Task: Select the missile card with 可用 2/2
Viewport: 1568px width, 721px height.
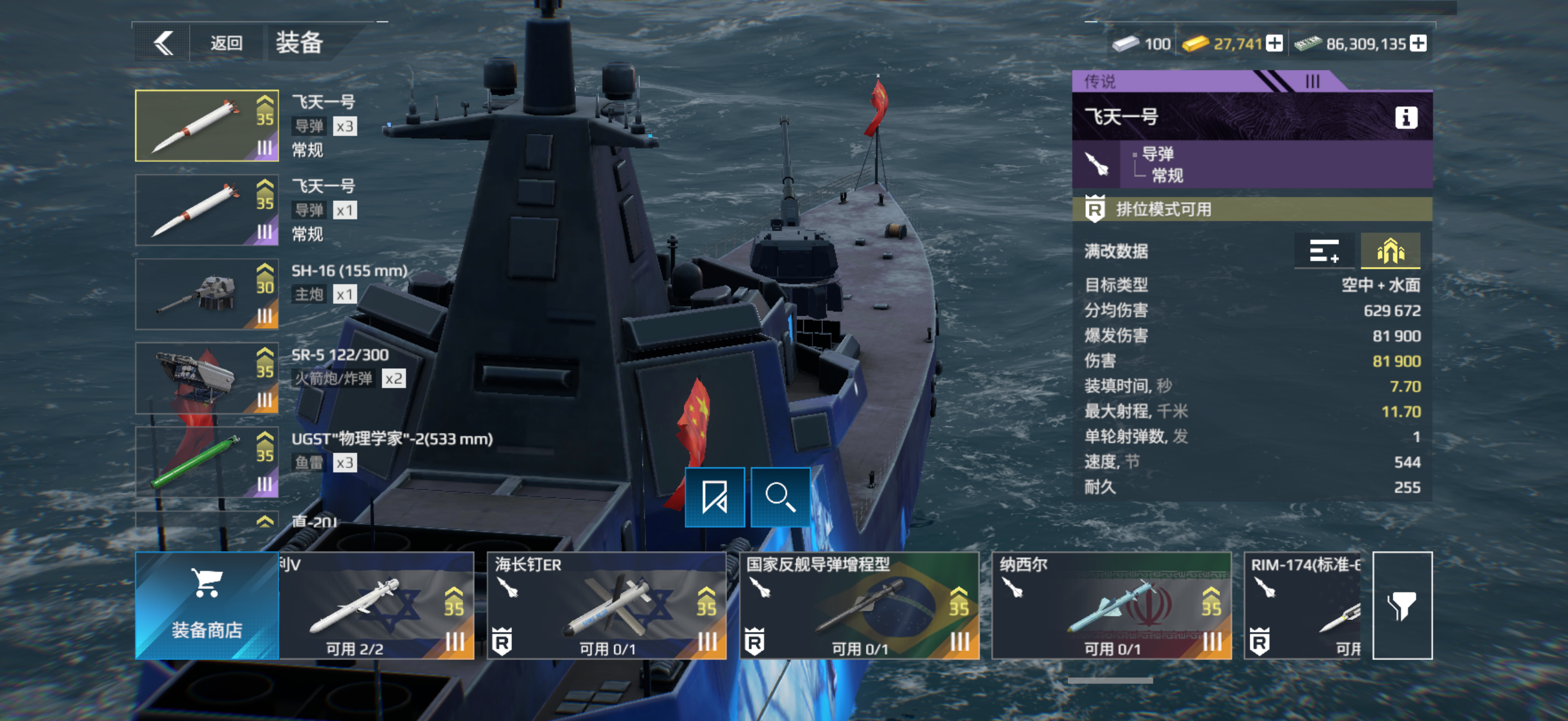Action: pyautogui.click(x=376, y=606)
